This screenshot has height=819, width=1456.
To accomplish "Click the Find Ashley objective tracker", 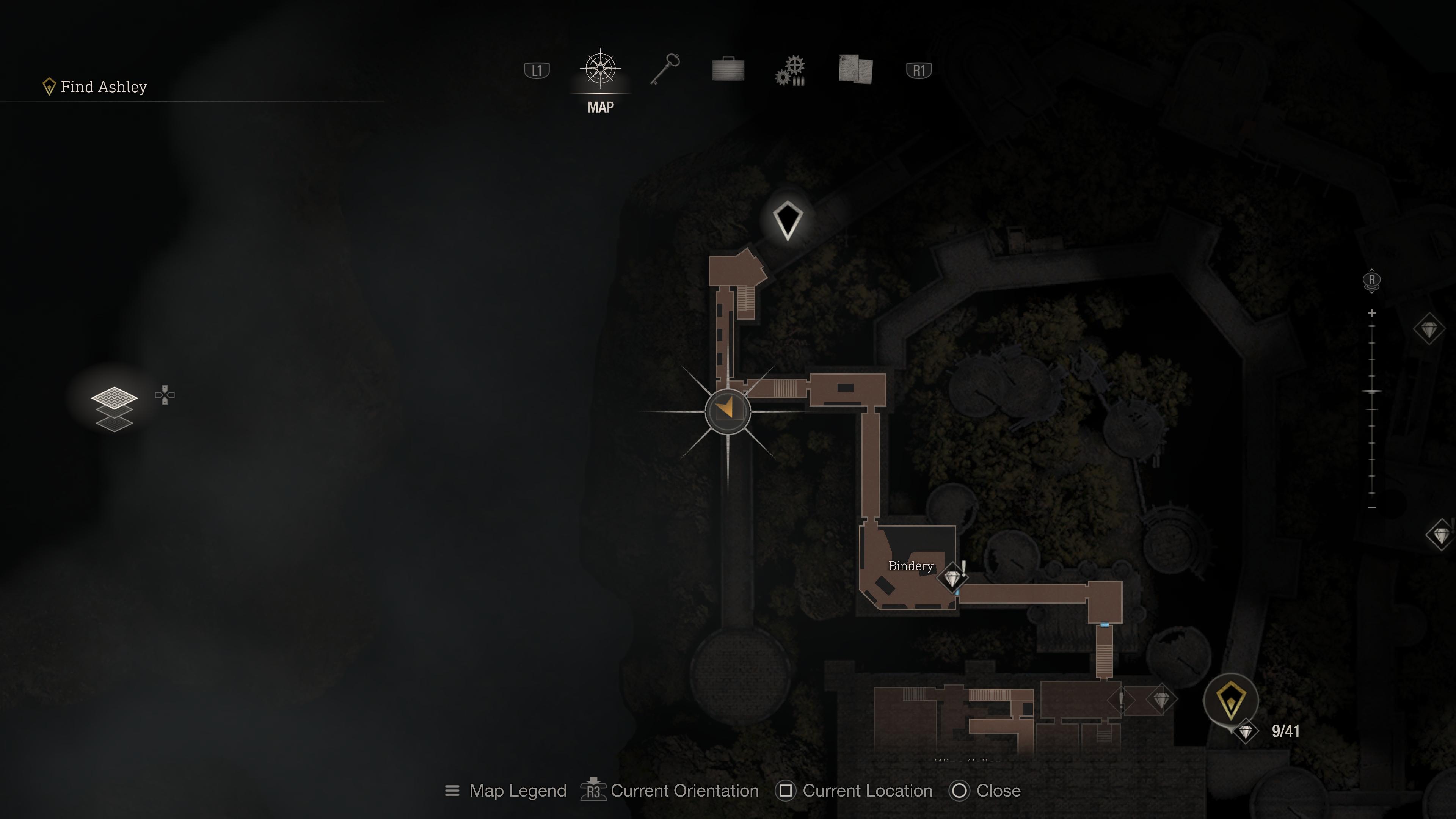I will (x=96, y=87).
